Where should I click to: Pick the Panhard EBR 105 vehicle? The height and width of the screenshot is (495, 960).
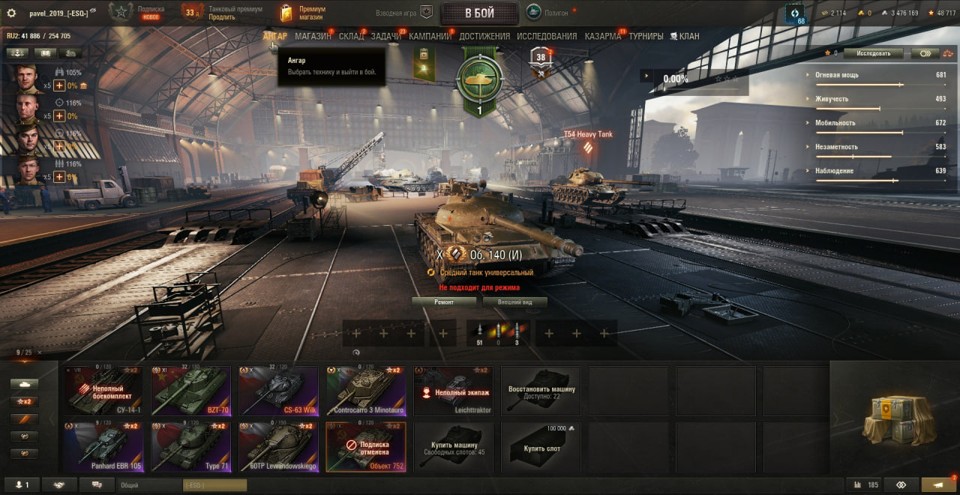tap(103, 446)
